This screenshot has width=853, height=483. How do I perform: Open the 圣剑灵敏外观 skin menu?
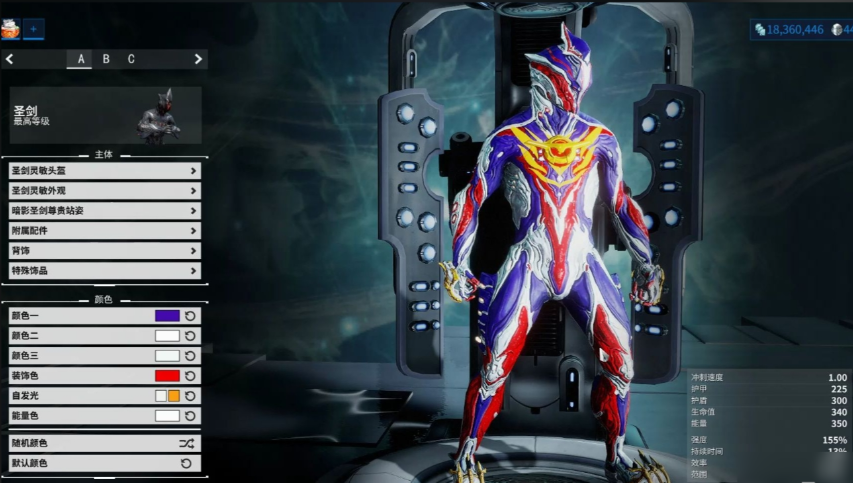pos(102,191)
